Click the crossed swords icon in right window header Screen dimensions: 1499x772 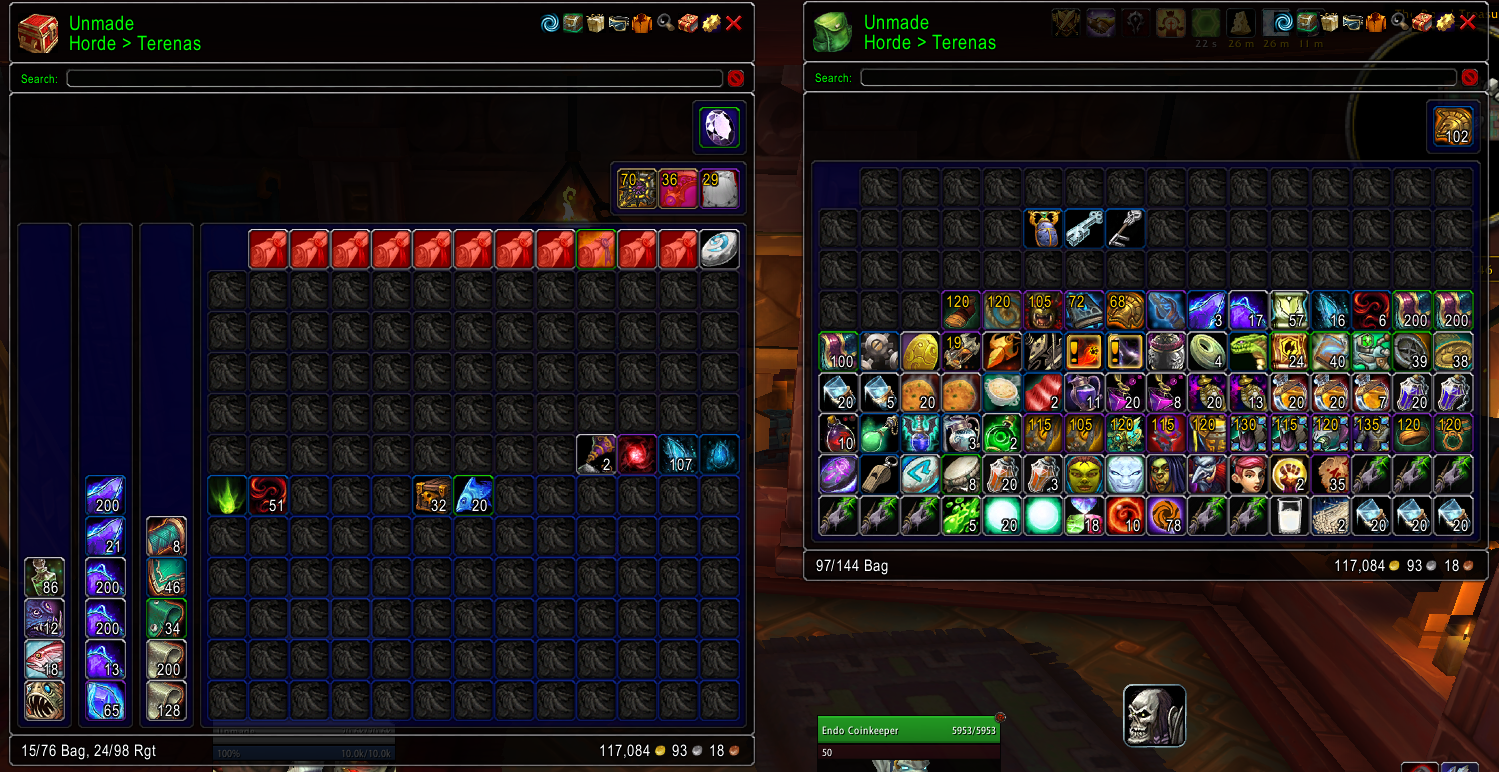[1065, 22]
